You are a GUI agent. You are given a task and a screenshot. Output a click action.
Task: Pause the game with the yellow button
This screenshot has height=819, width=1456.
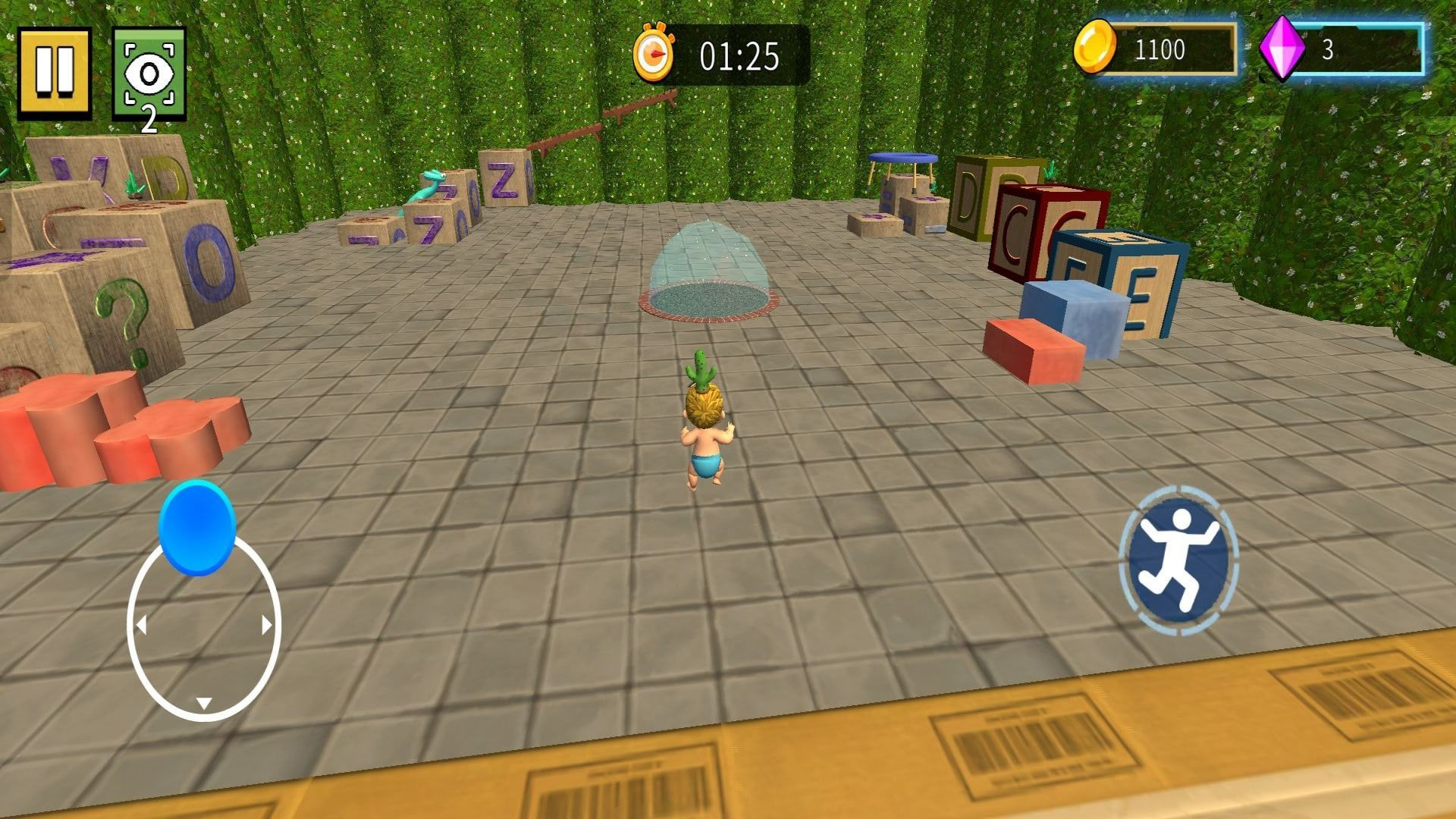pyautogui.click(x=55, y=72)
